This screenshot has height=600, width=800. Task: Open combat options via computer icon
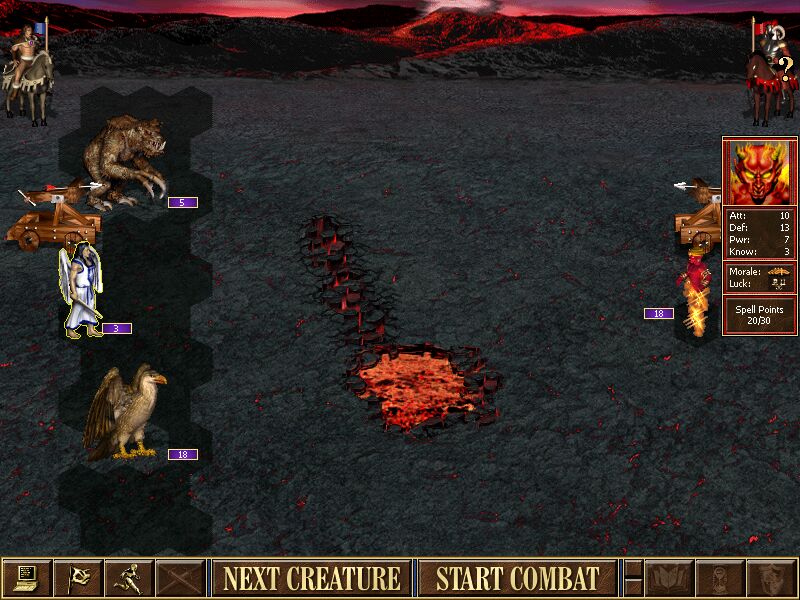pos(26,578)
